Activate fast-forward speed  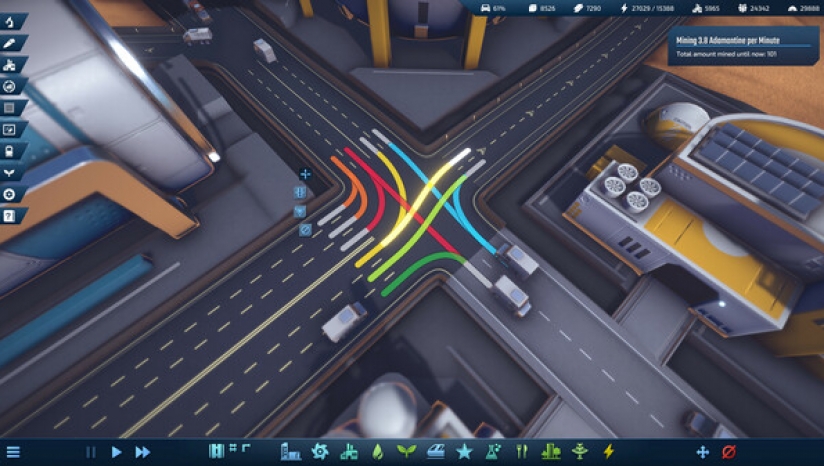(x=143, y=452)
